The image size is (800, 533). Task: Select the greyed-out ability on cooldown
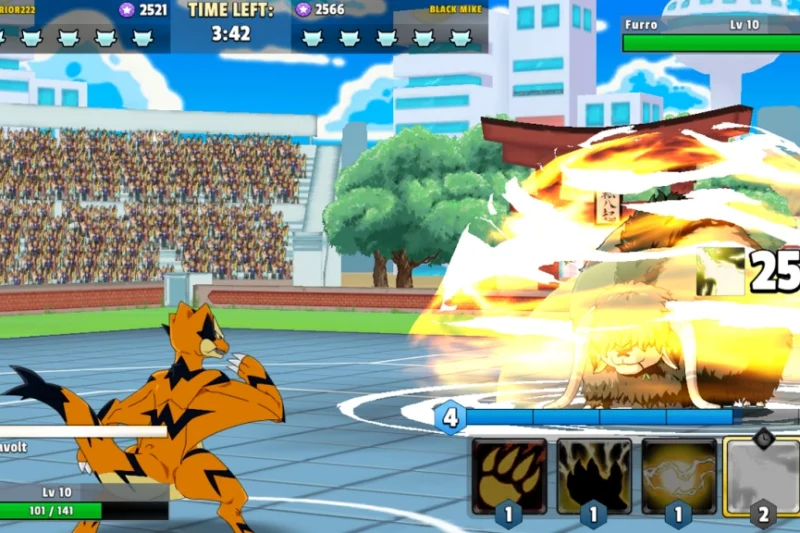762,476
